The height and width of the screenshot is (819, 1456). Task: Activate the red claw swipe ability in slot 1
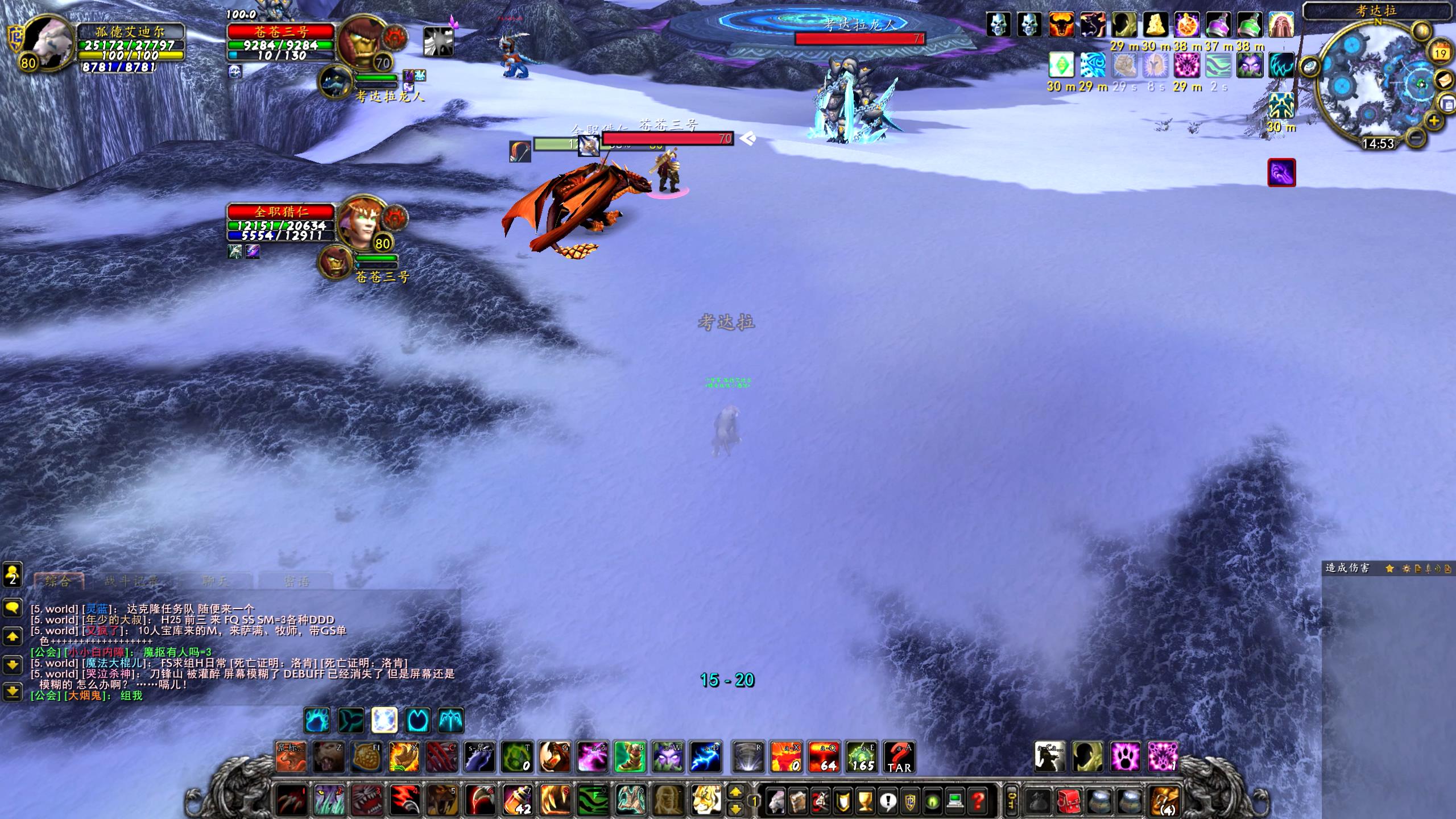tap(292, 800)
